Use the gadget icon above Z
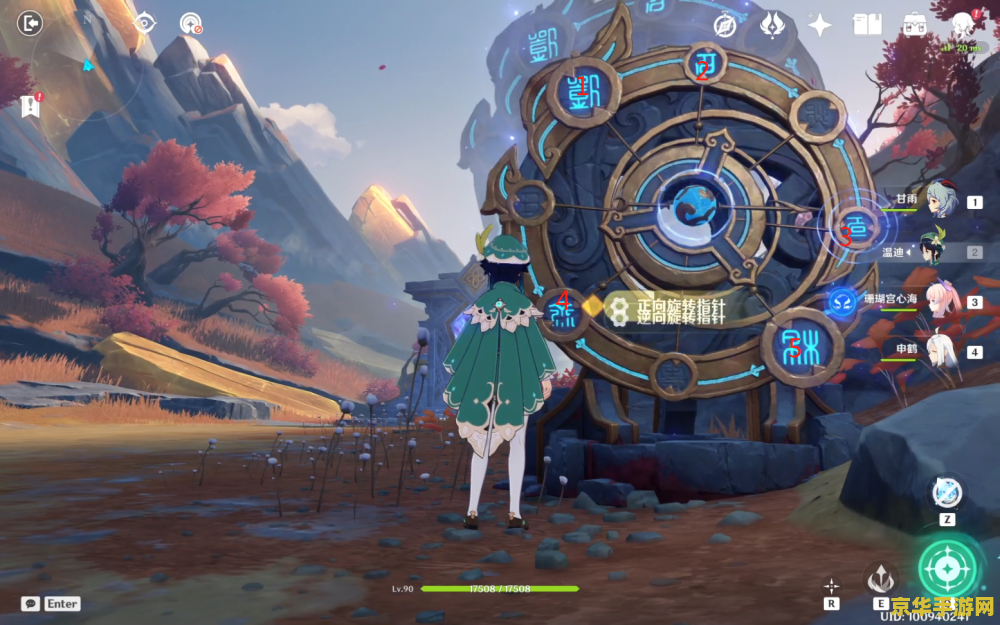The height and width of the screenshot is (625, 1000). click(946, 492)
